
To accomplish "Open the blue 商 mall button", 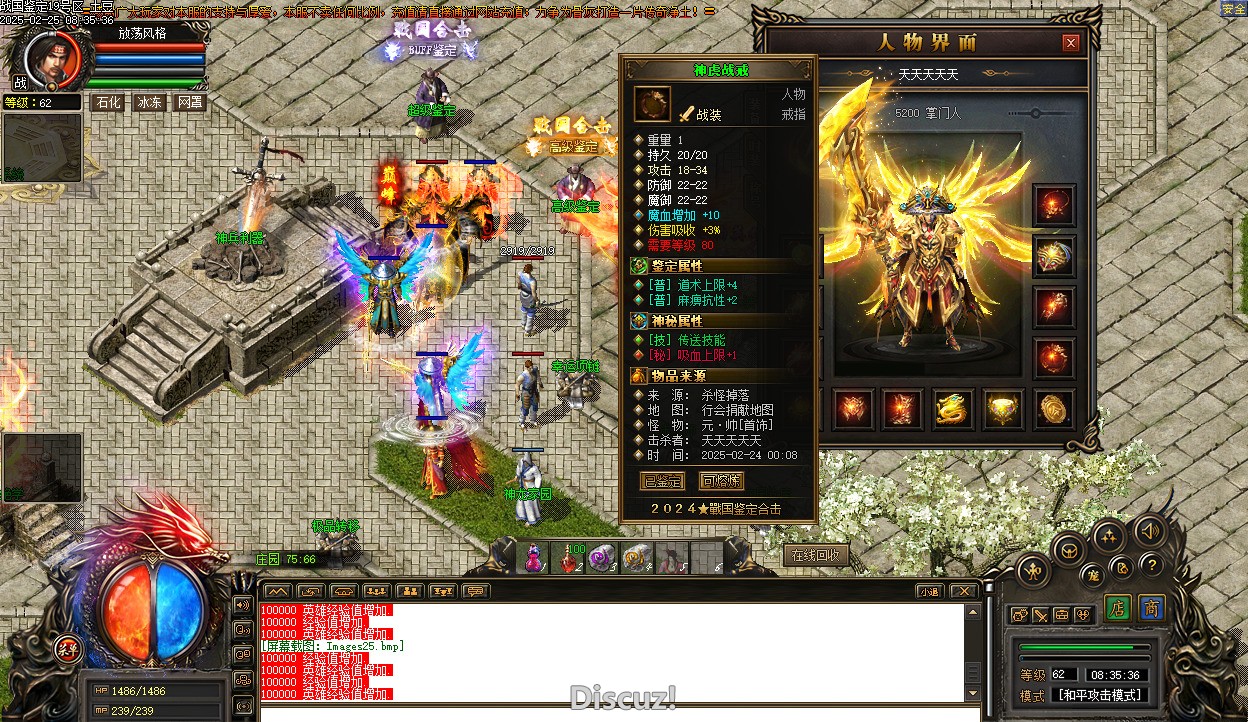I will pyautogui.click(x=1151, y=608).
